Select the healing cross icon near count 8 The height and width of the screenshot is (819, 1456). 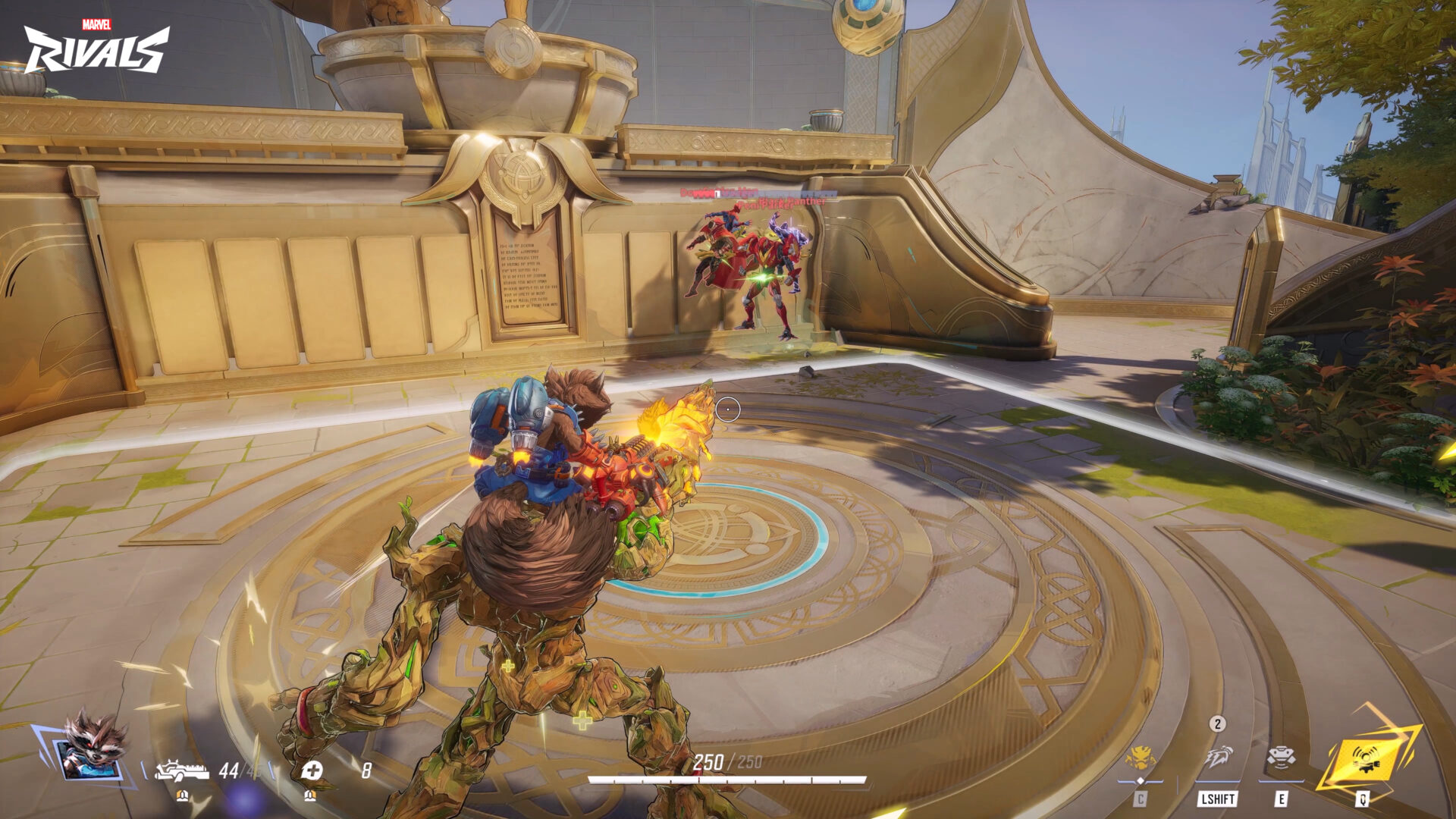coord(312,768)
